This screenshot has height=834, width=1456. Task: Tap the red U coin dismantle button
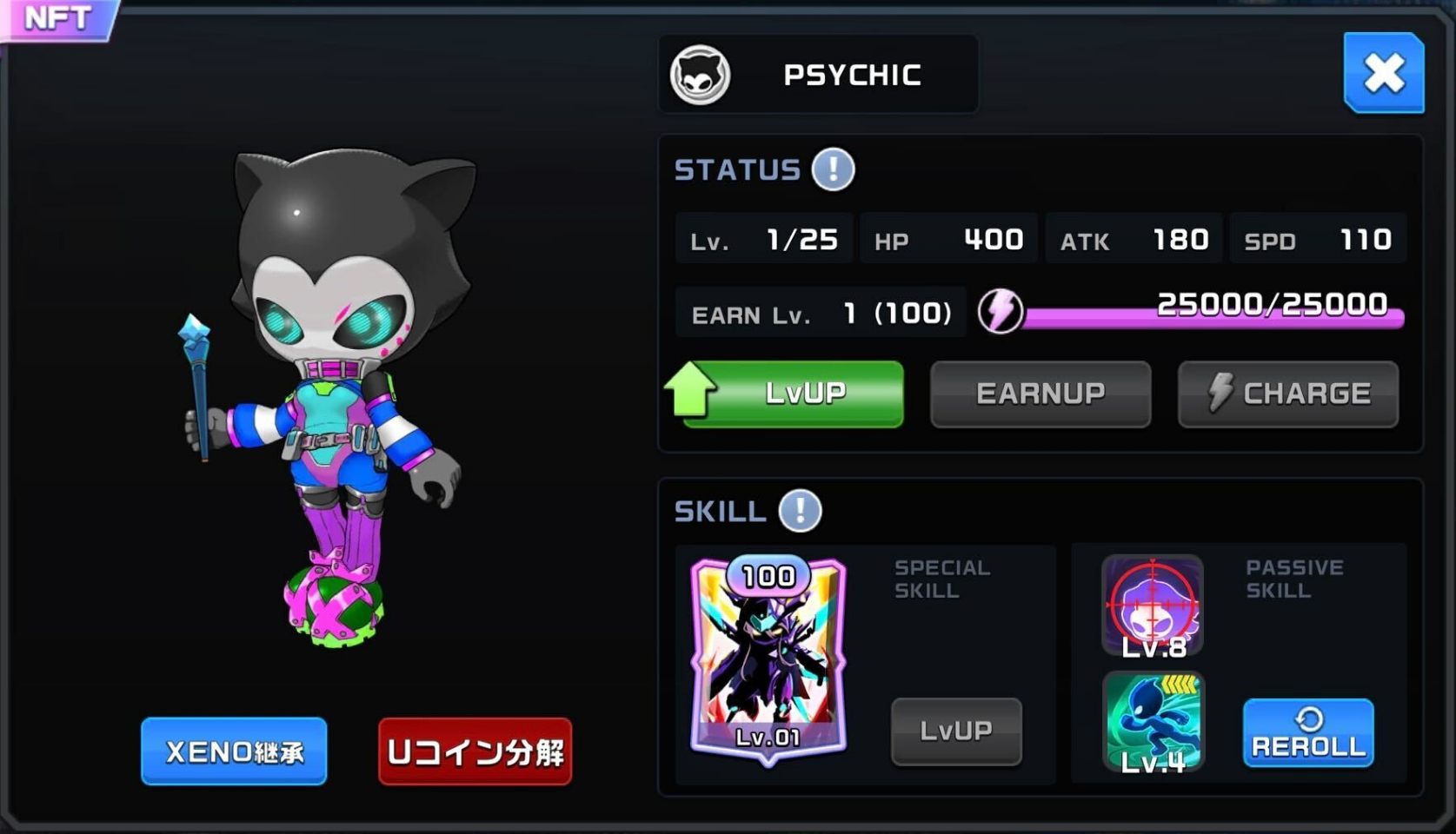[x=475, y=751]
